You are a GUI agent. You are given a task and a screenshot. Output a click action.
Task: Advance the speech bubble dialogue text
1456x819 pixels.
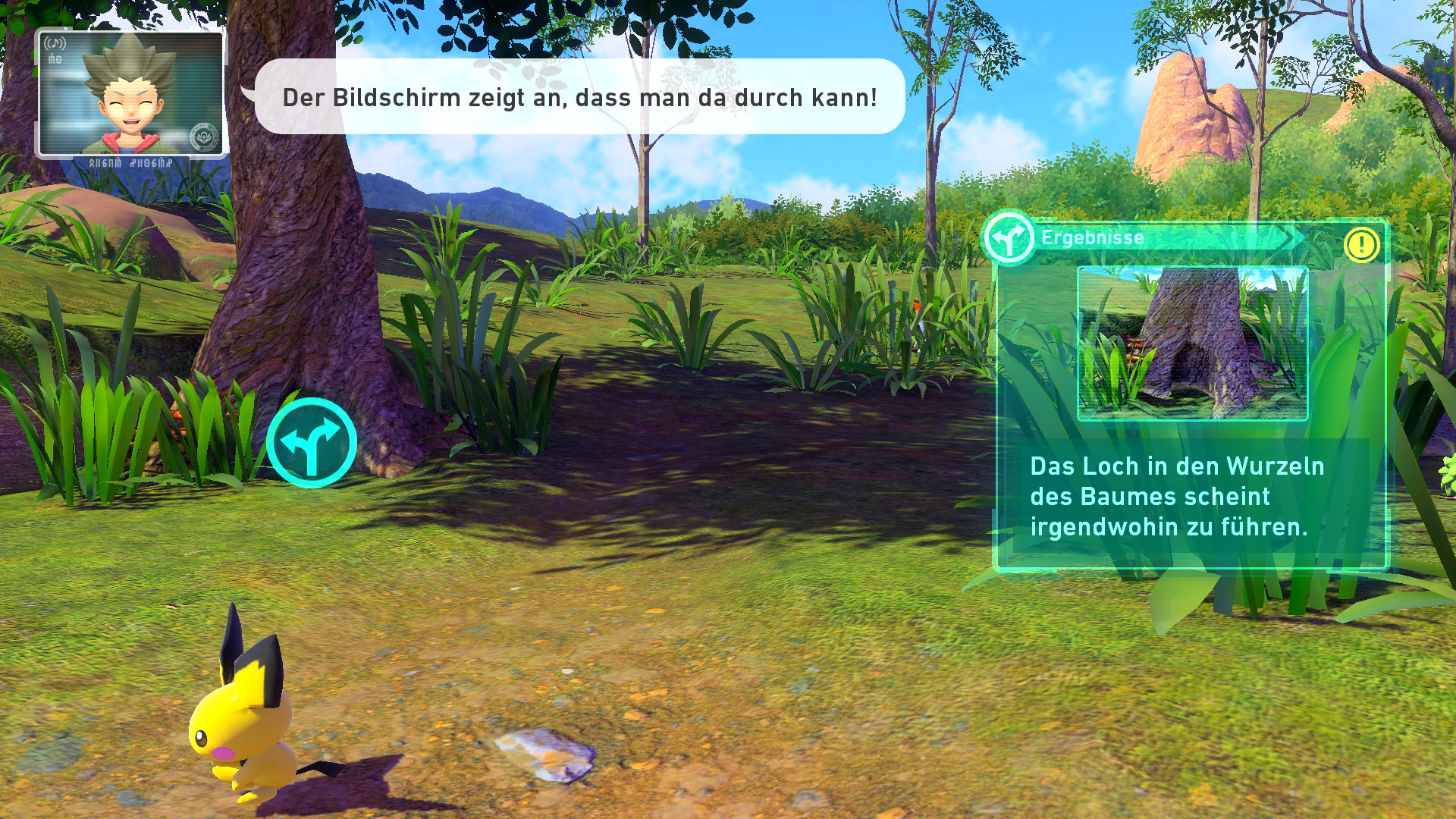[579, 97]
